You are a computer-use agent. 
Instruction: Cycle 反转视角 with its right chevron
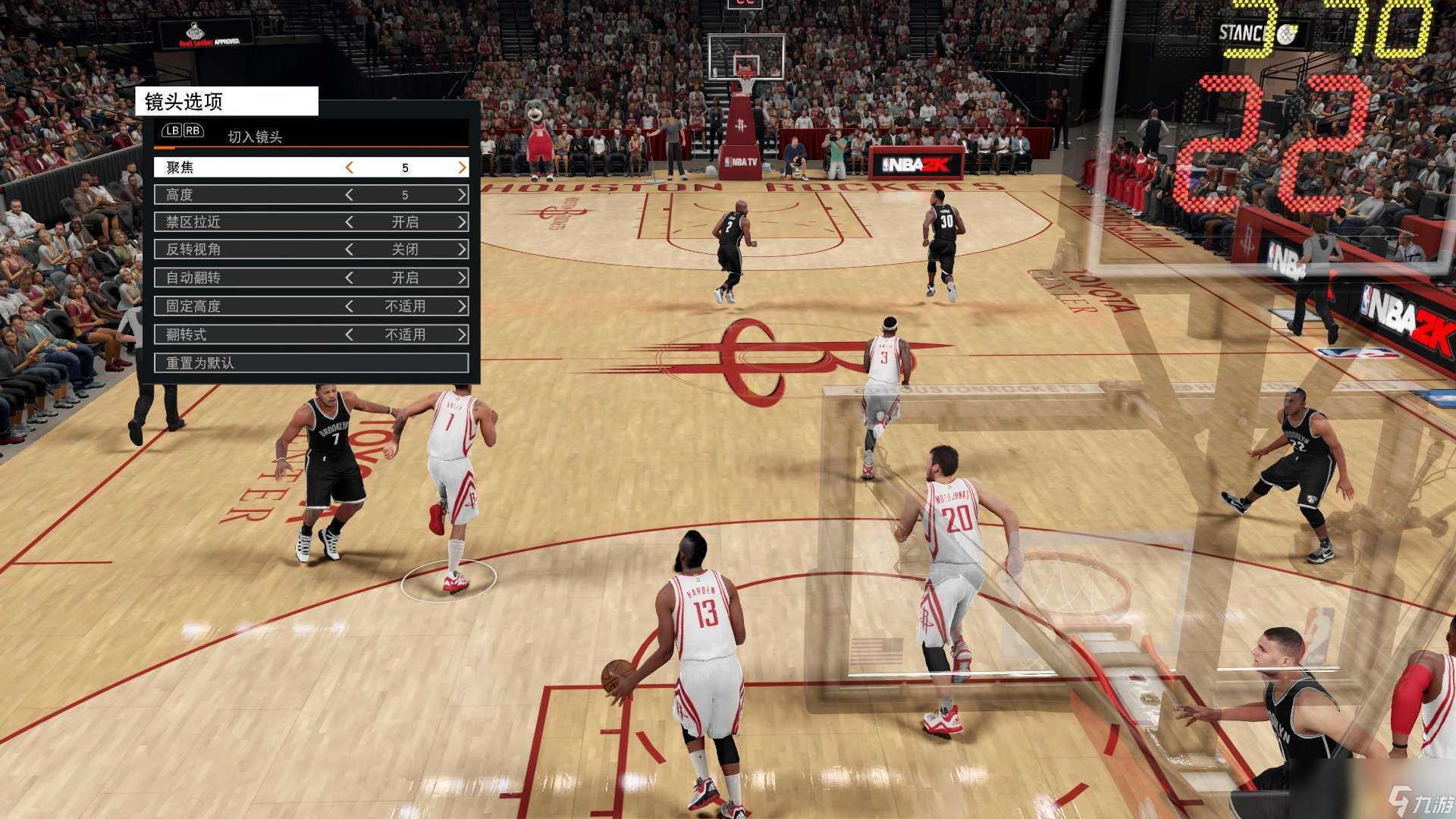tap(461, 249)
